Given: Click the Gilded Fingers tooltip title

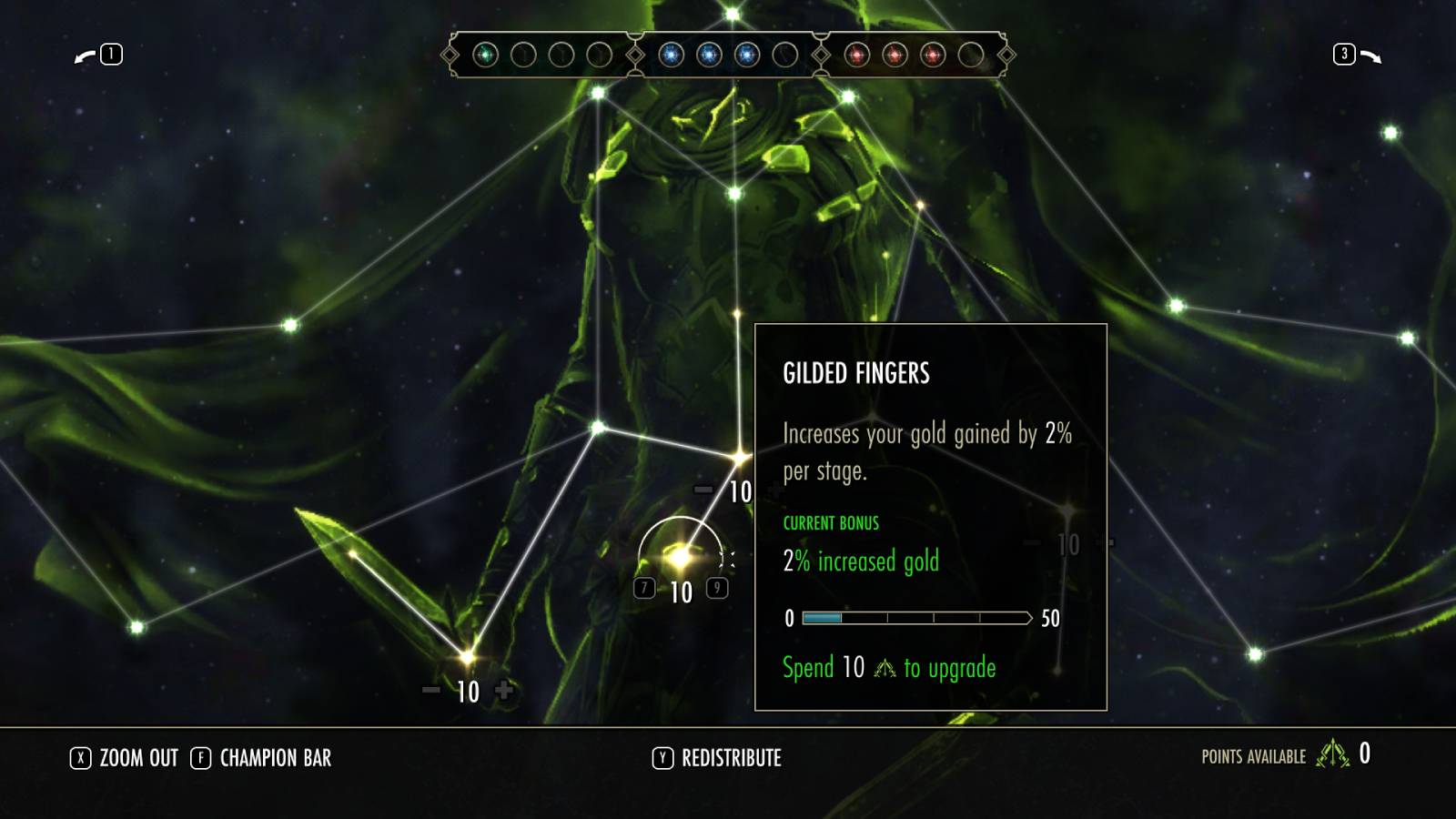Looking at the screenshot, I should 854,373.
